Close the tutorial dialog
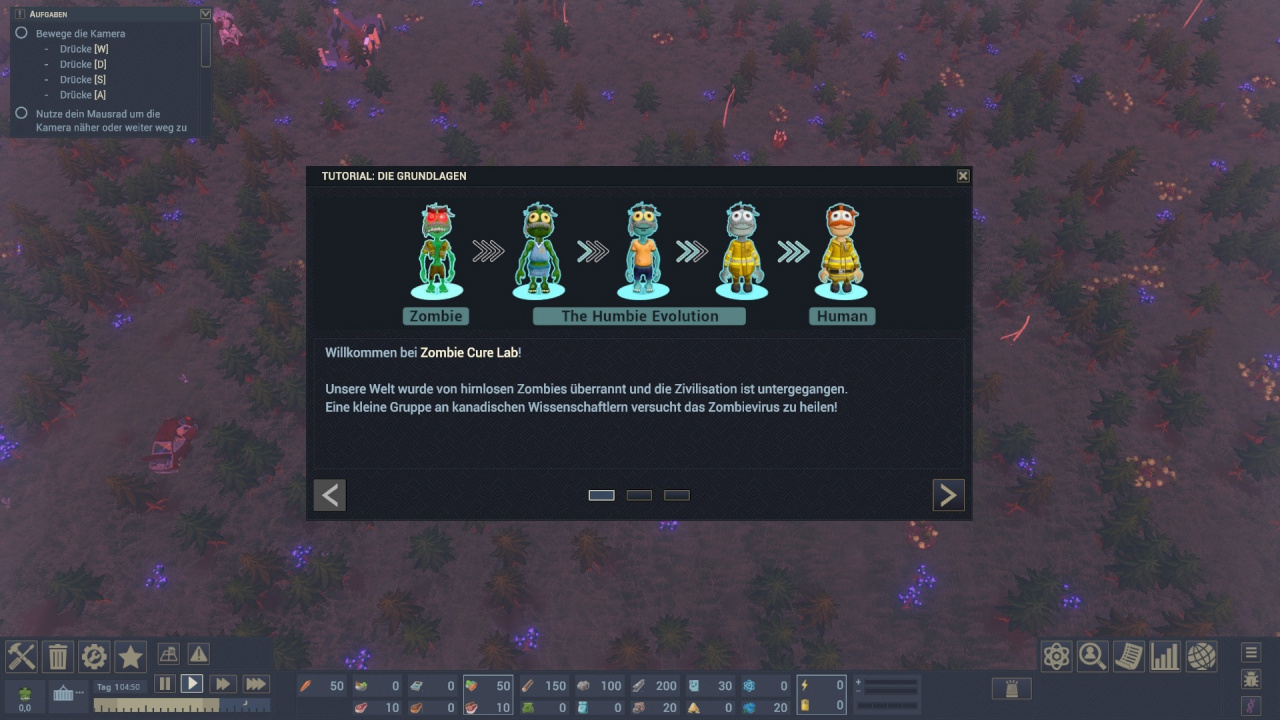The width and height of the screenshot is (1280, 720). point(963,176)
